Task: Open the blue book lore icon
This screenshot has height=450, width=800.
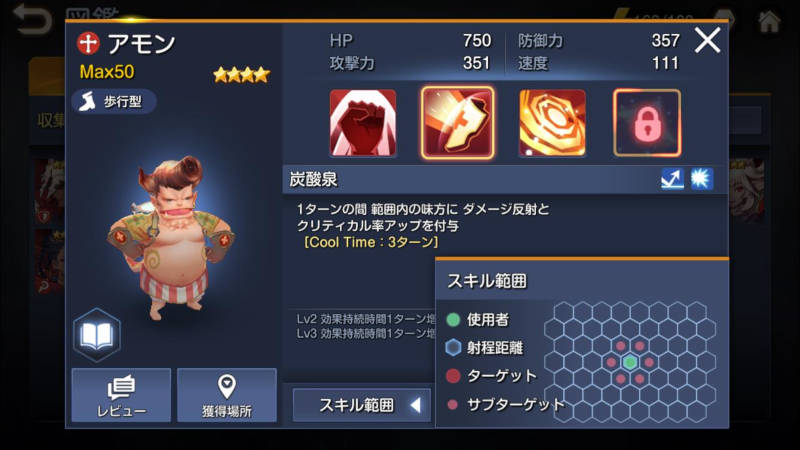Action: tap(97, 335)
